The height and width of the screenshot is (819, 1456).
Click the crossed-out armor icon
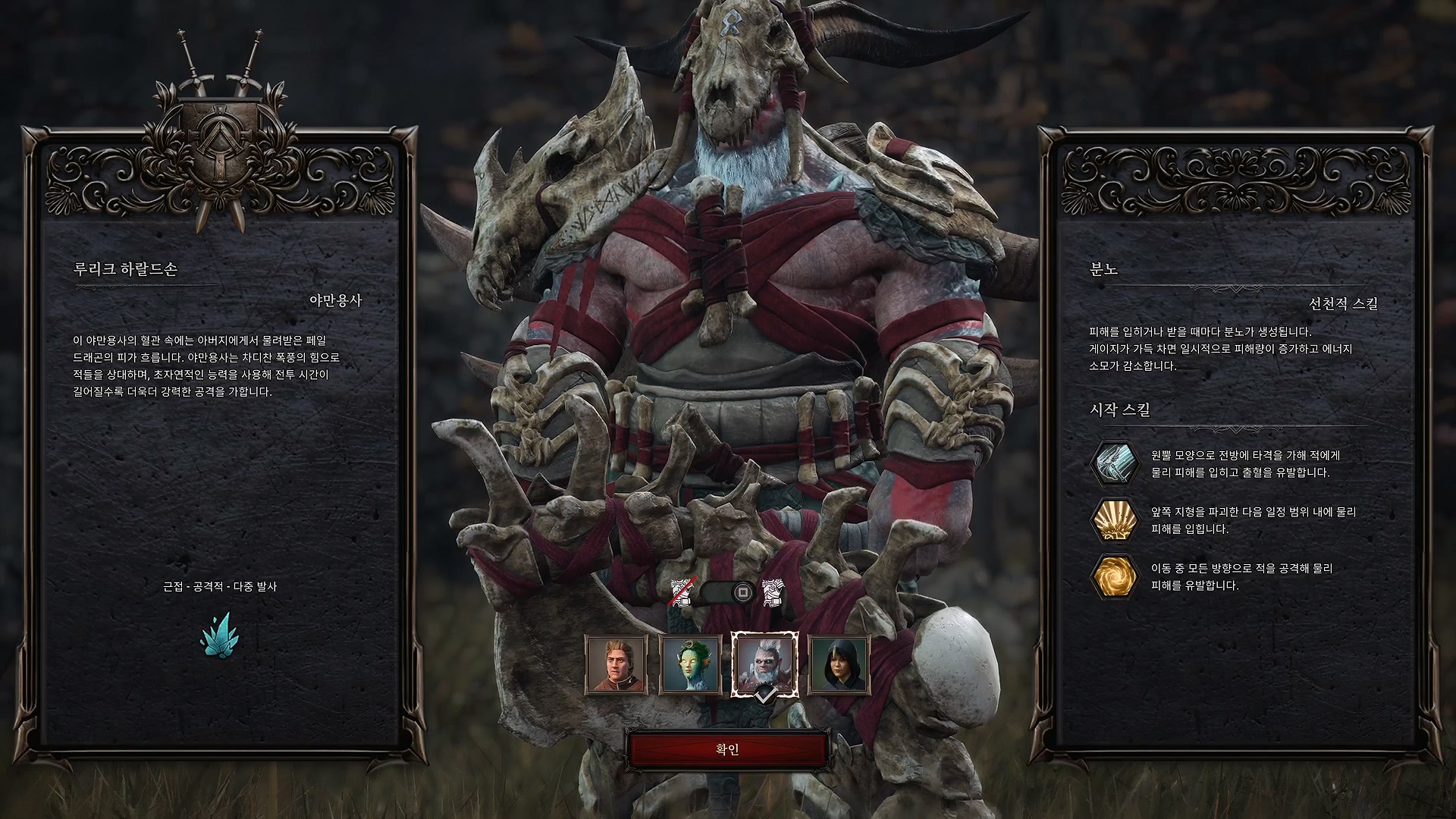pos(682,592)
